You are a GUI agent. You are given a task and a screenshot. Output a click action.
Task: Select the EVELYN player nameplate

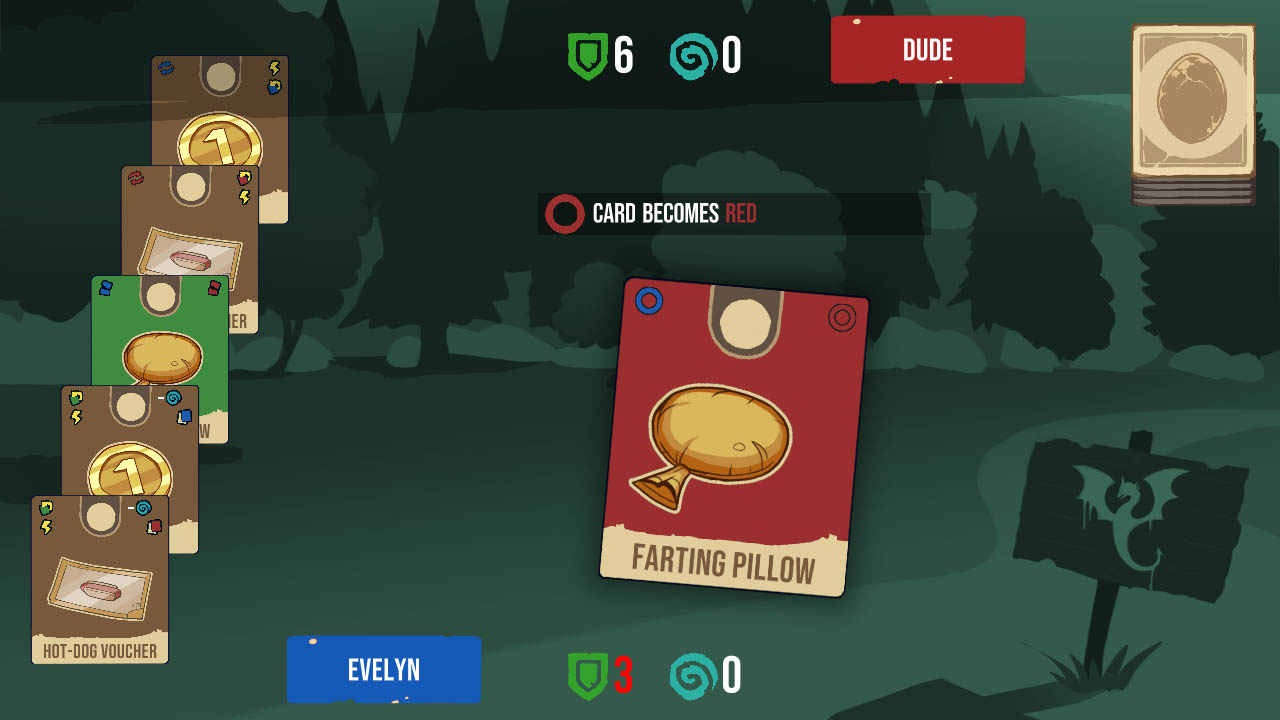384,669
